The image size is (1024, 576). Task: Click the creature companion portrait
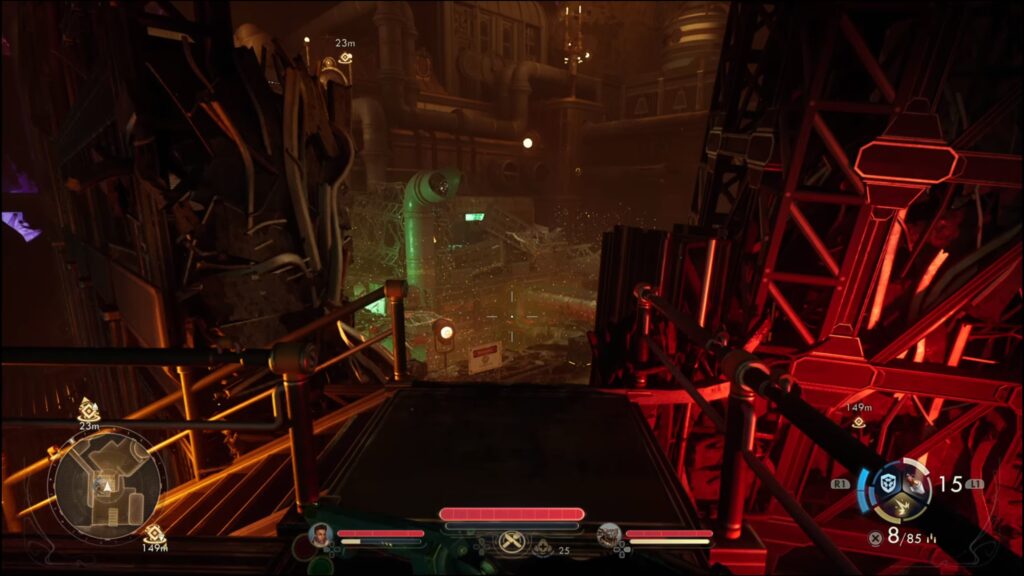[x=608, y=535]
